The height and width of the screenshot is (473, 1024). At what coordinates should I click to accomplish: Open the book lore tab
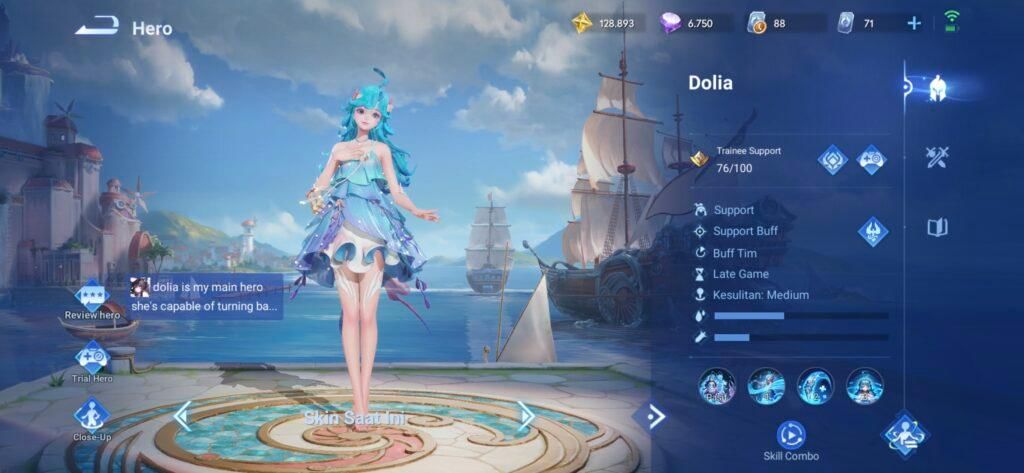pyautogui.click(x=937, y=228)
